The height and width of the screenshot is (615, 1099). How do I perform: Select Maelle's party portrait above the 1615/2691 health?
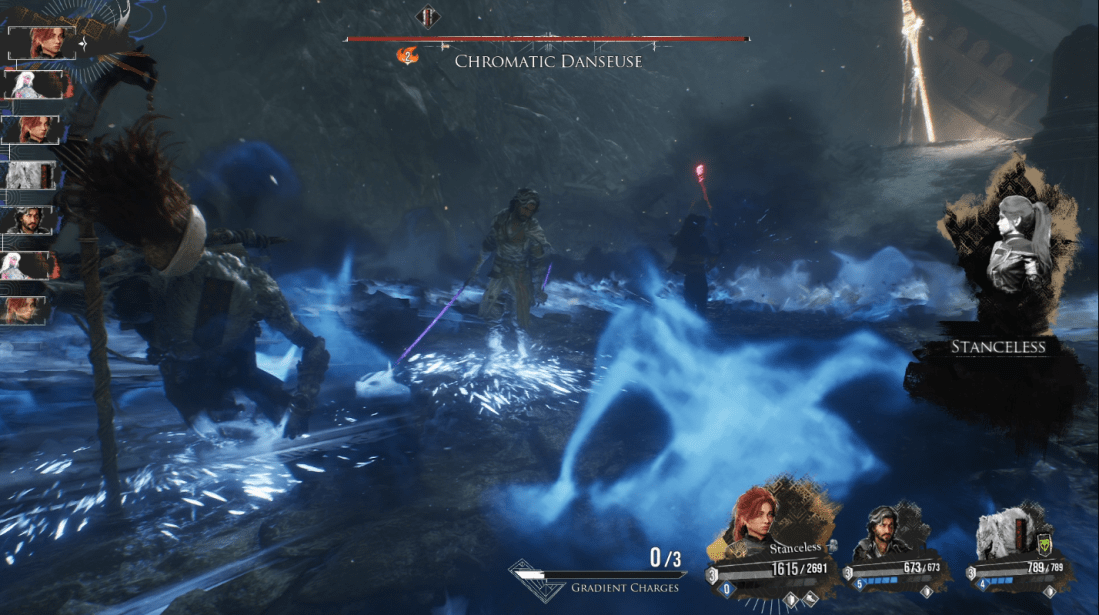pyautogui.click(x=760, y=519)
